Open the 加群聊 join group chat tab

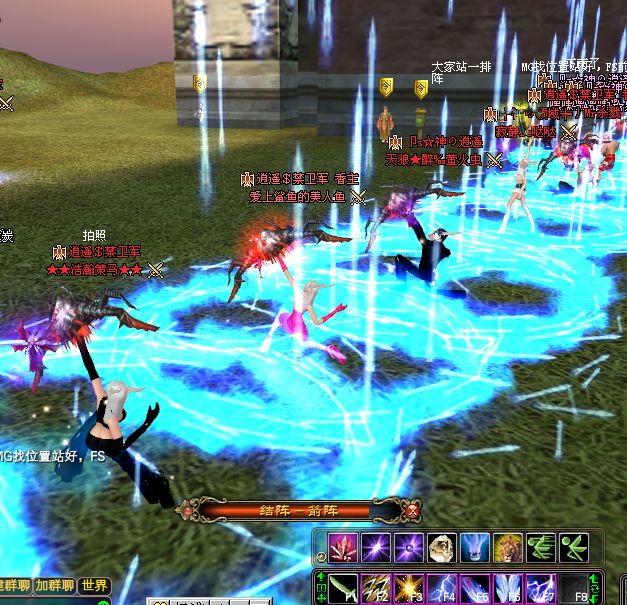[55, 586]
